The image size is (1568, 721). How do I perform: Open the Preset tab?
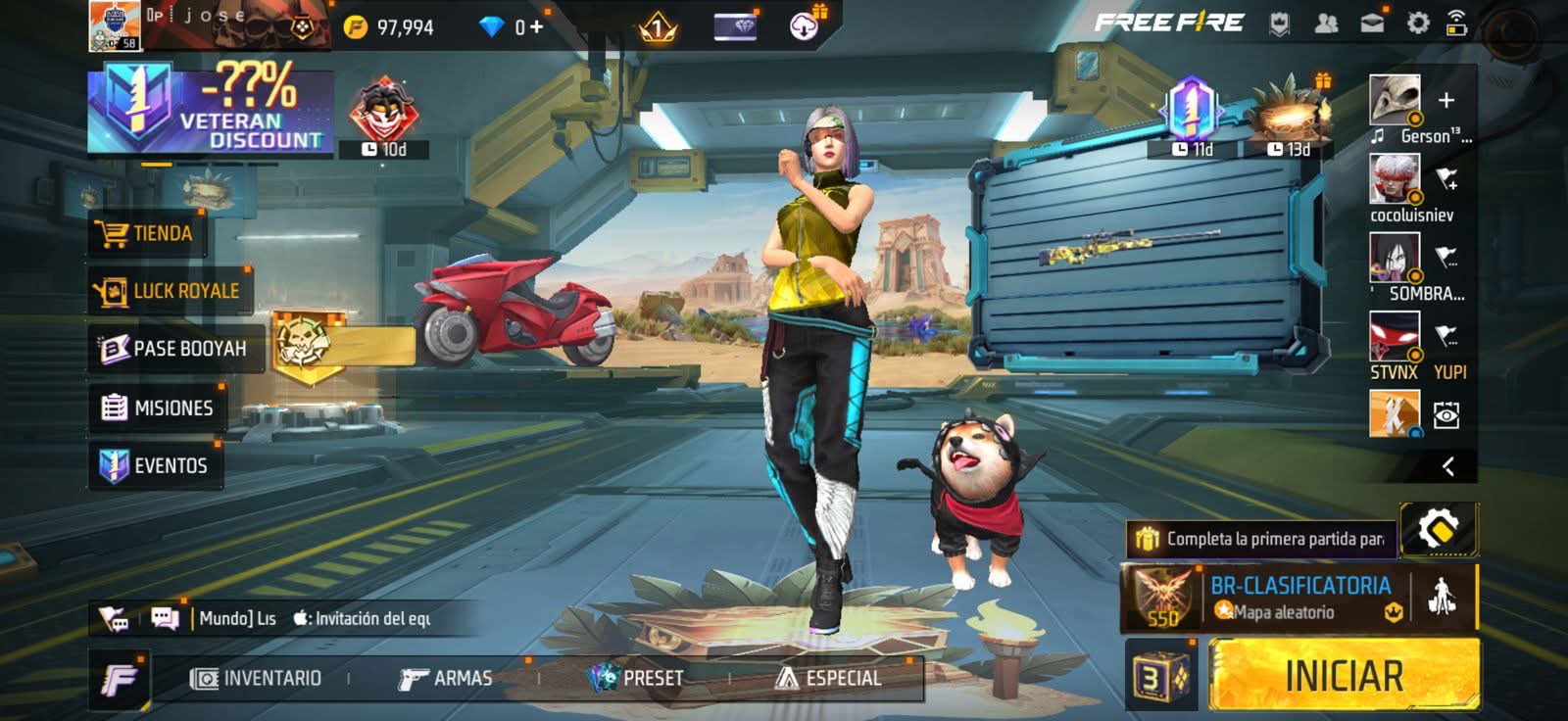pos(636,678)
